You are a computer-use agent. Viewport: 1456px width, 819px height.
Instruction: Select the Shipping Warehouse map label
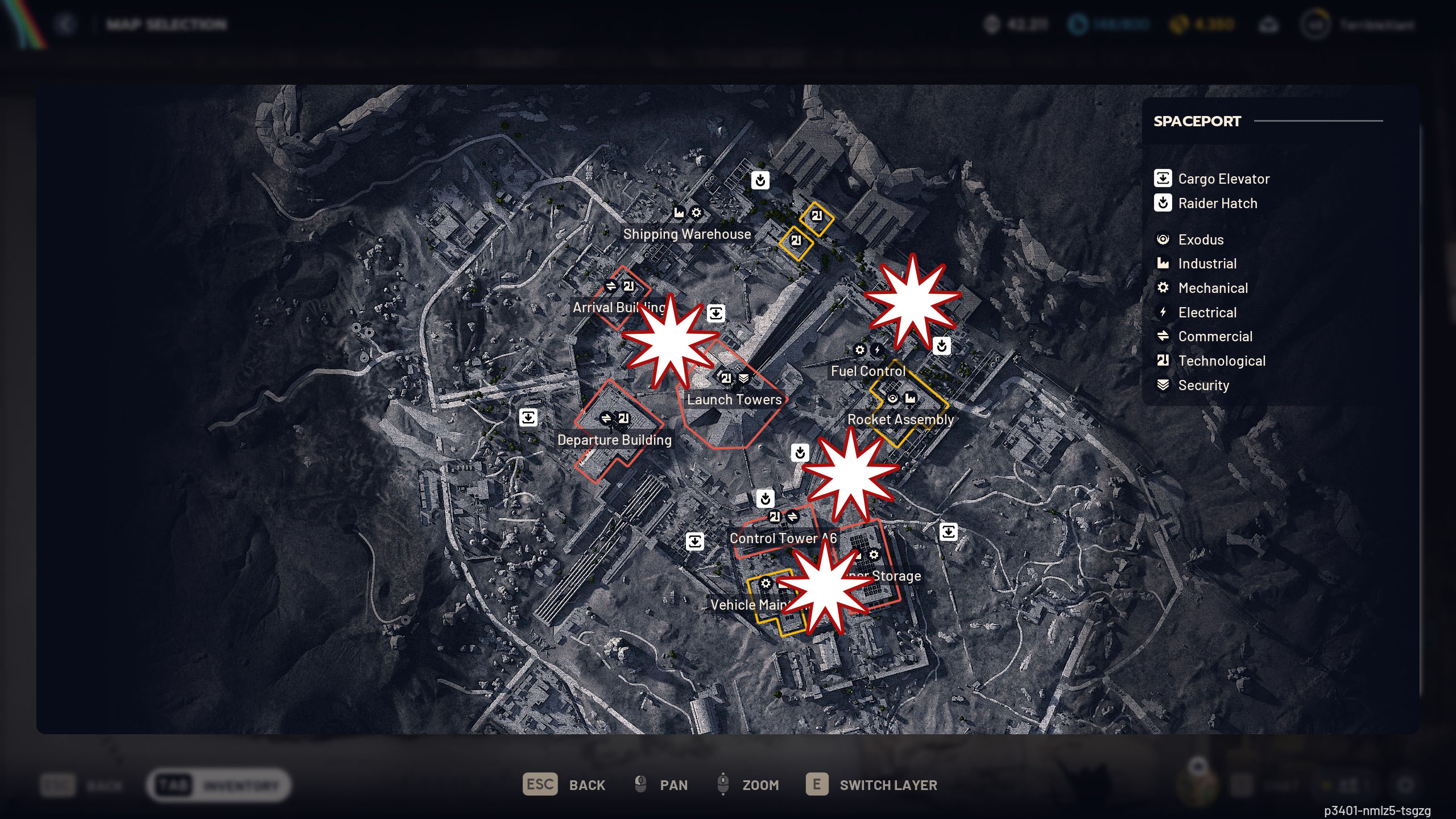[686, 234]
